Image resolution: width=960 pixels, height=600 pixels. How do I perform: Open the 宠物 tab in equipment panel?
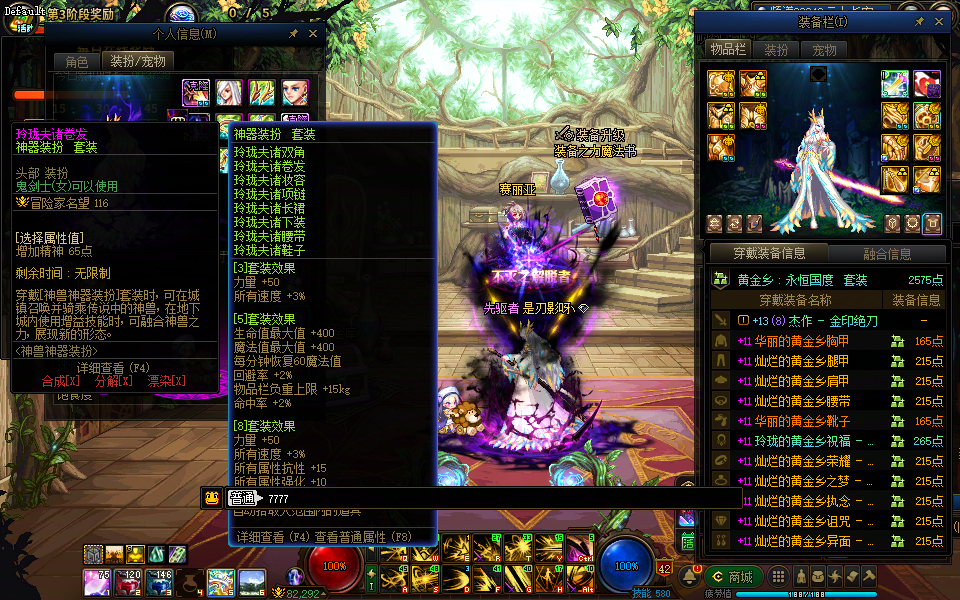click(x=824, y=49)
